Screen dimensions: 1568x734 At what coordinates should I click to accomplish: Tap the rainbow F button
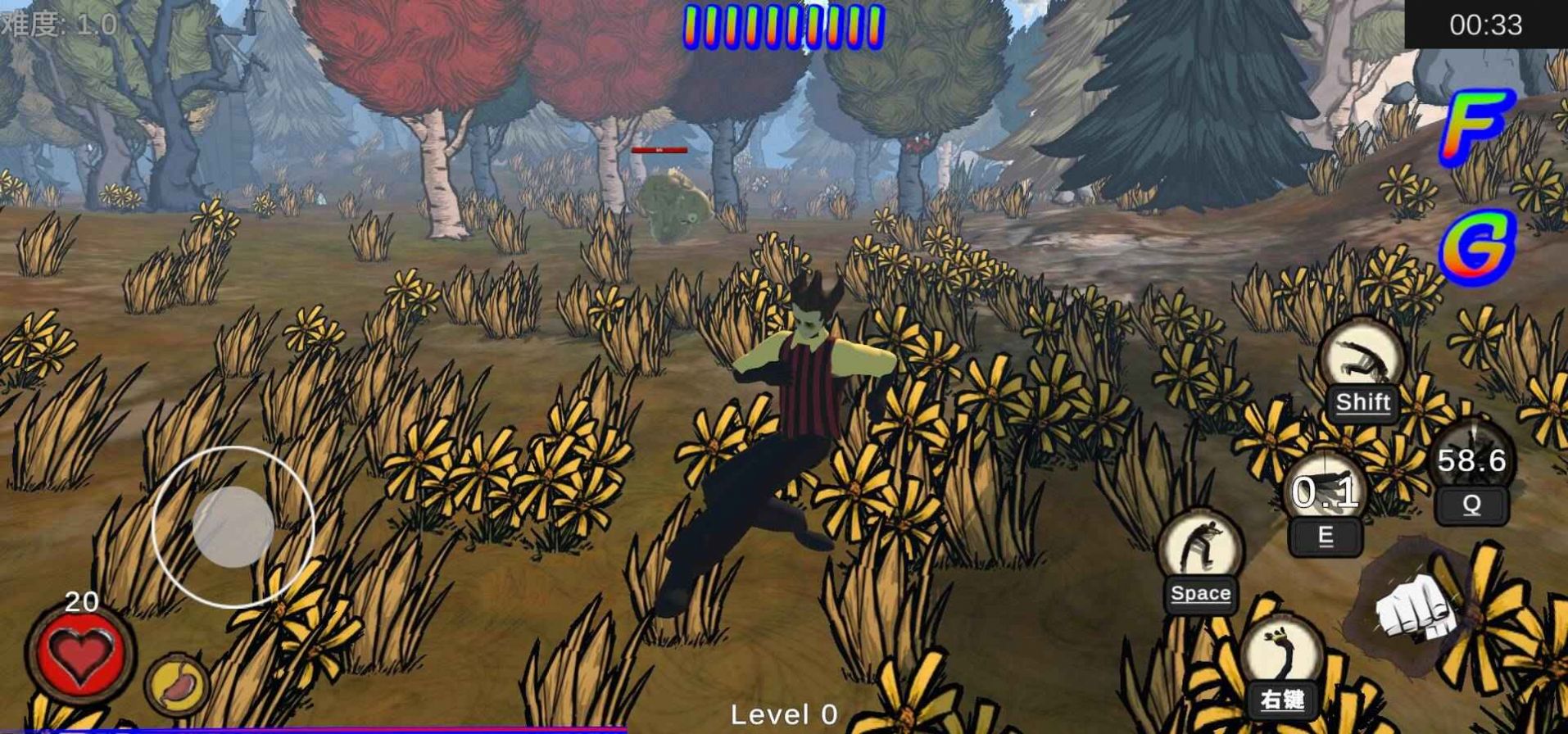click(x=1477, y=125)
